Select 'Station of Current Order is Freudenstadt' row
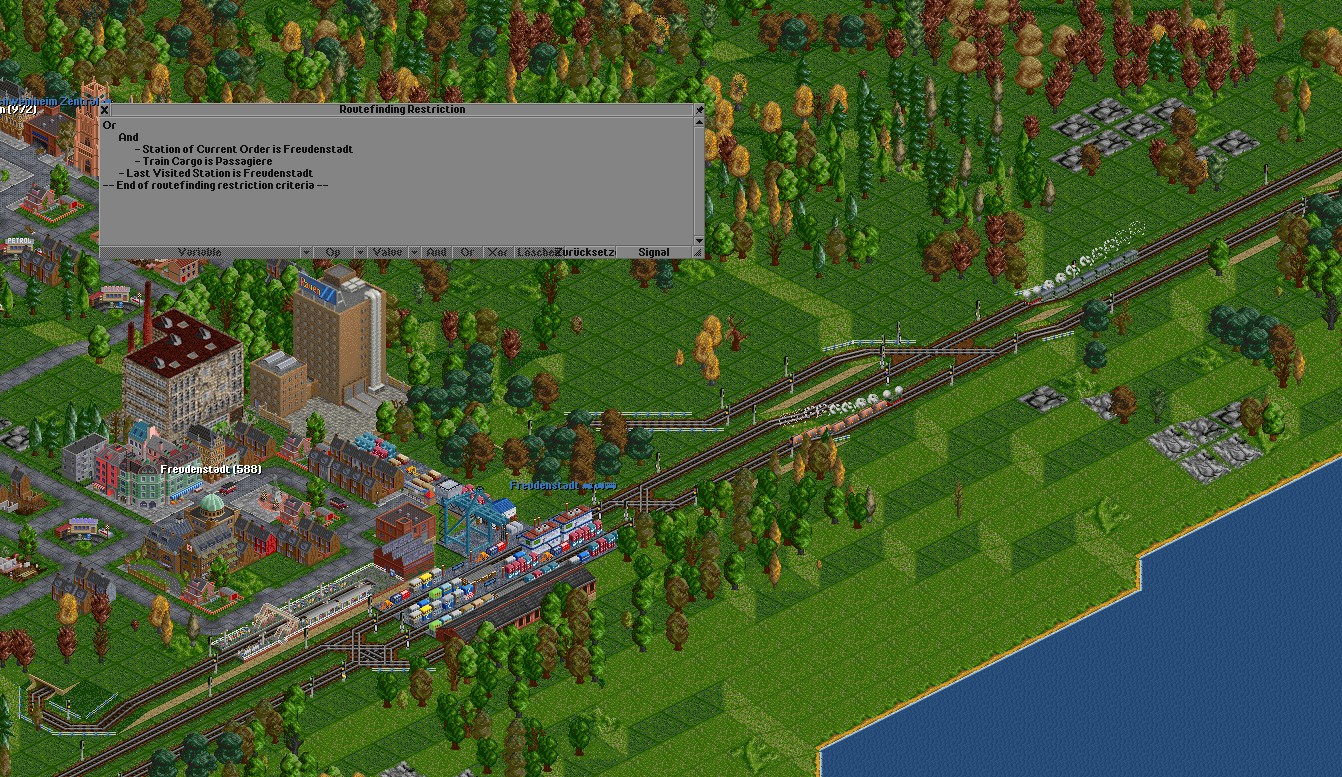This screenshot has height=777, width=1342. pyautogui.click(x=247, y=149)
